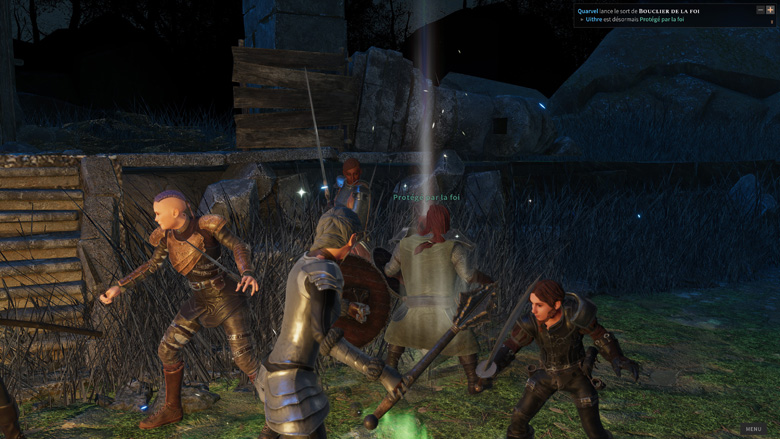Open the MENU button
Viewport: 780px width, 439px height.
tap(753, 428)
